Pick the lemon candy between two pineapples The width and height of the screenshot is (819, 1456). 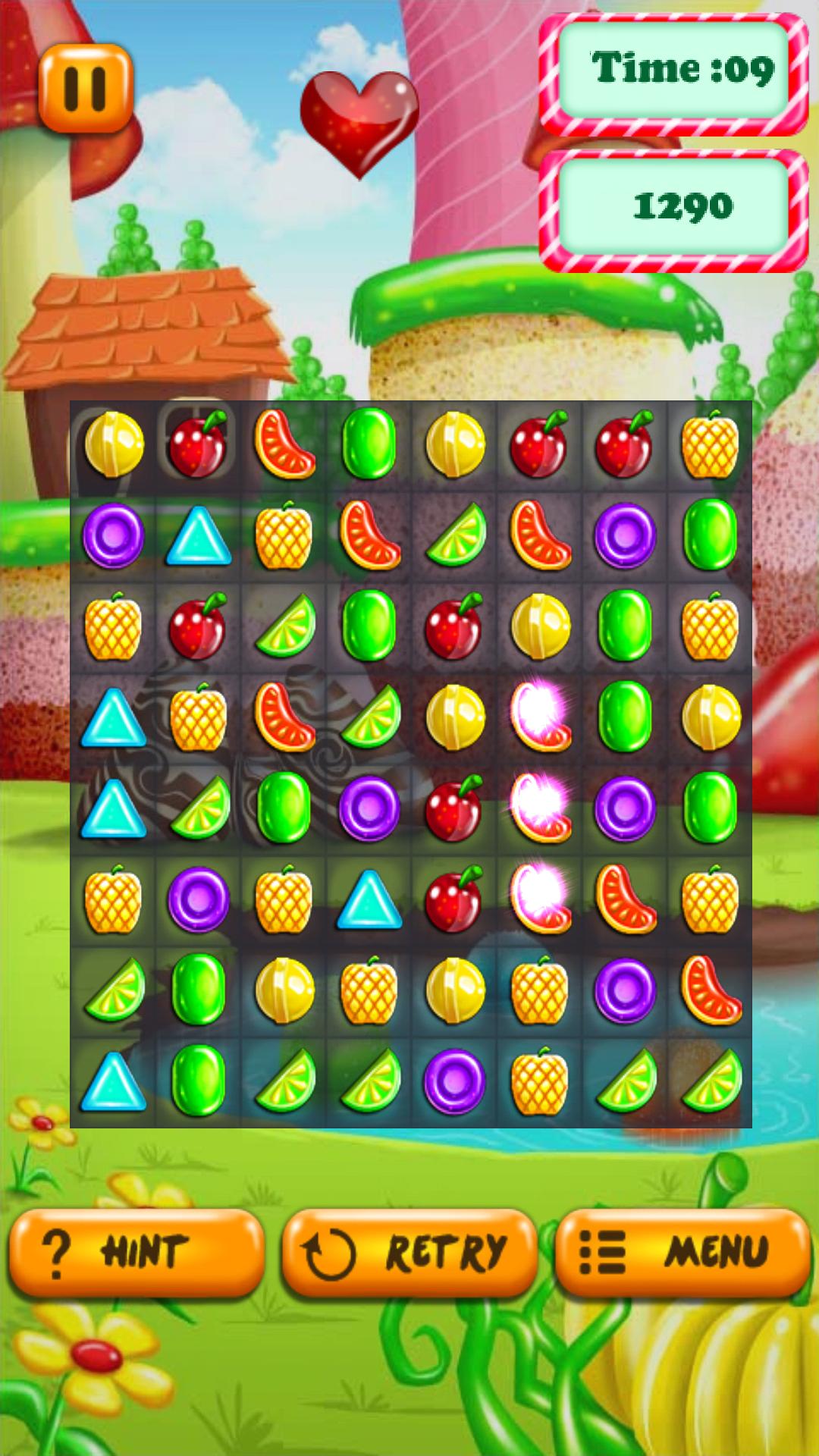(x=455, y=990)
